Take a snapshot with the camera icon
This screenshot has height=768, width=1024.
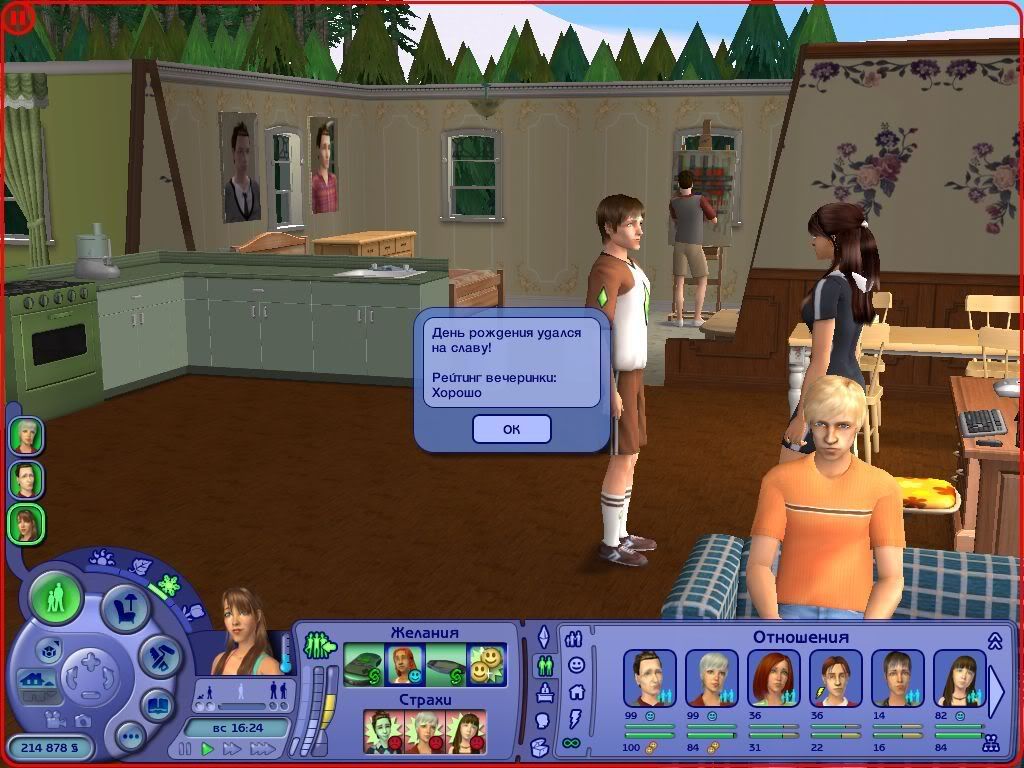click(x=83, y=720)
